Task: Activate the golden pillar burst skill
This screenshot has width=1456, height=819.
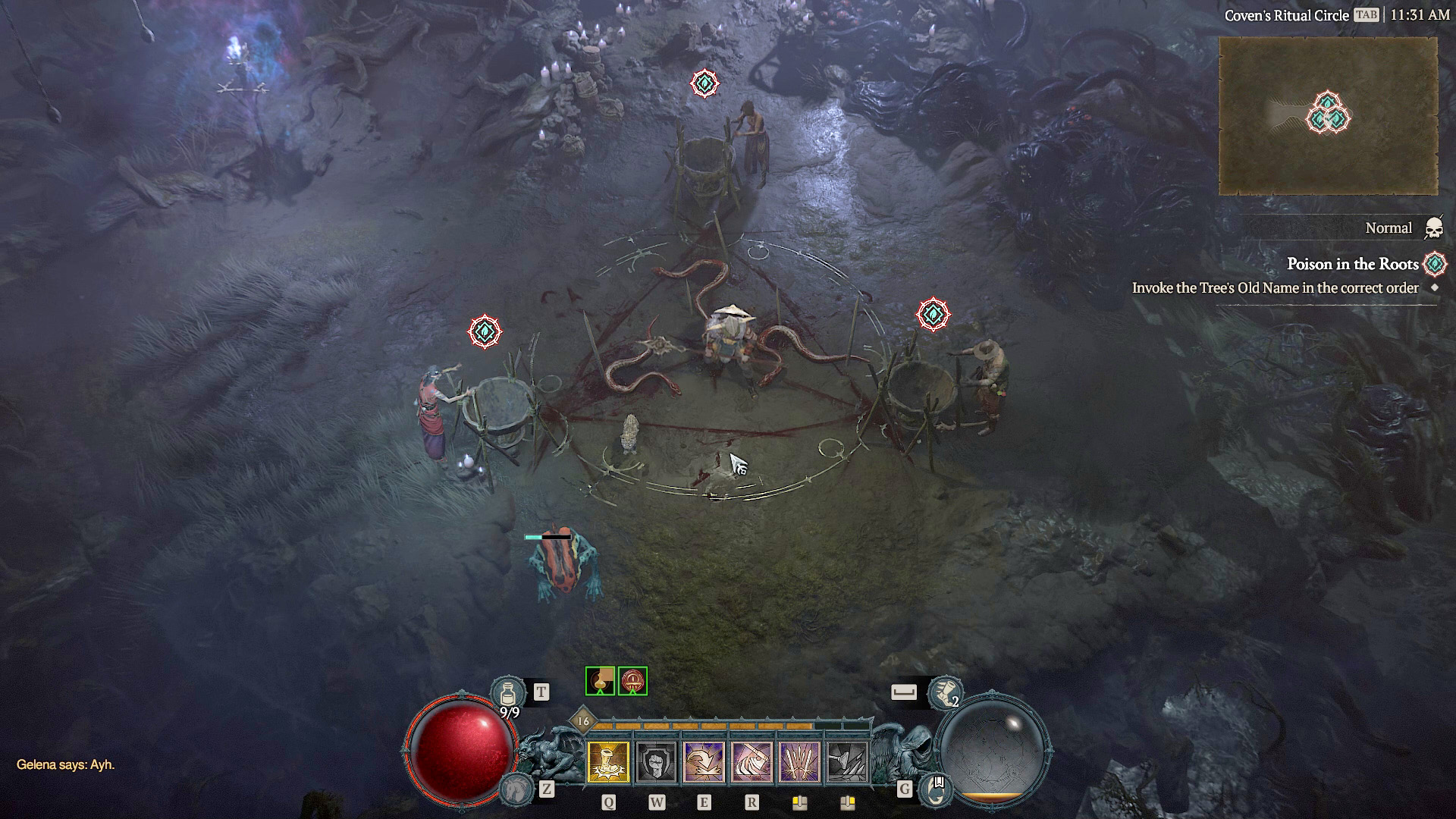Action: (608, 761)
